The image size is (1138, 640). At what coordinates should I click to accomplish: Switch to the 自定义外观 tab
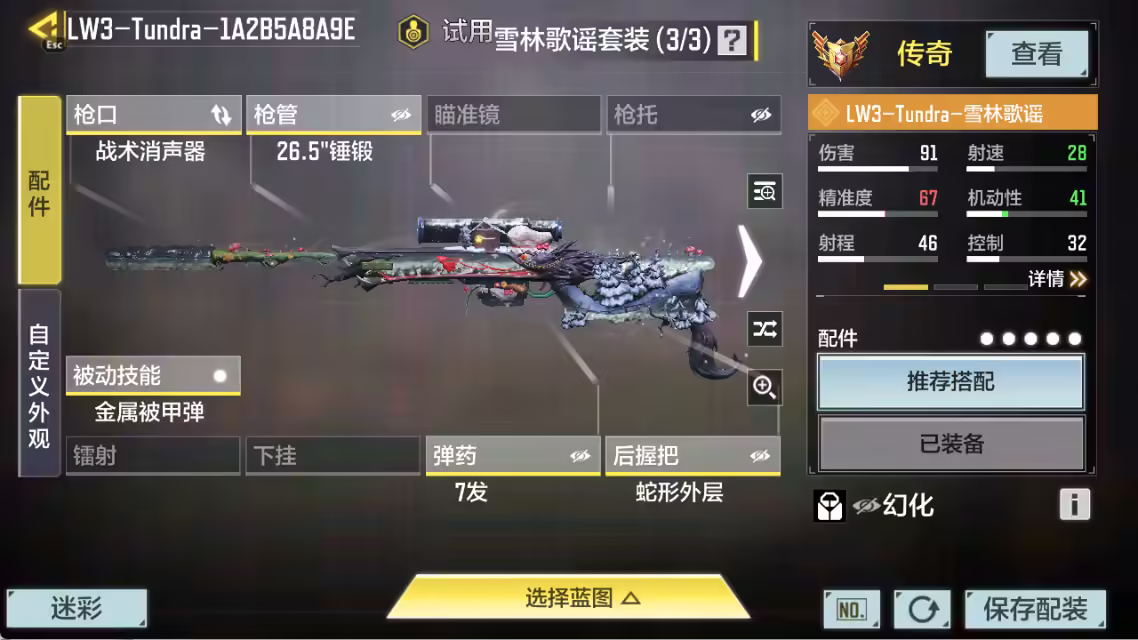[39, 385]
